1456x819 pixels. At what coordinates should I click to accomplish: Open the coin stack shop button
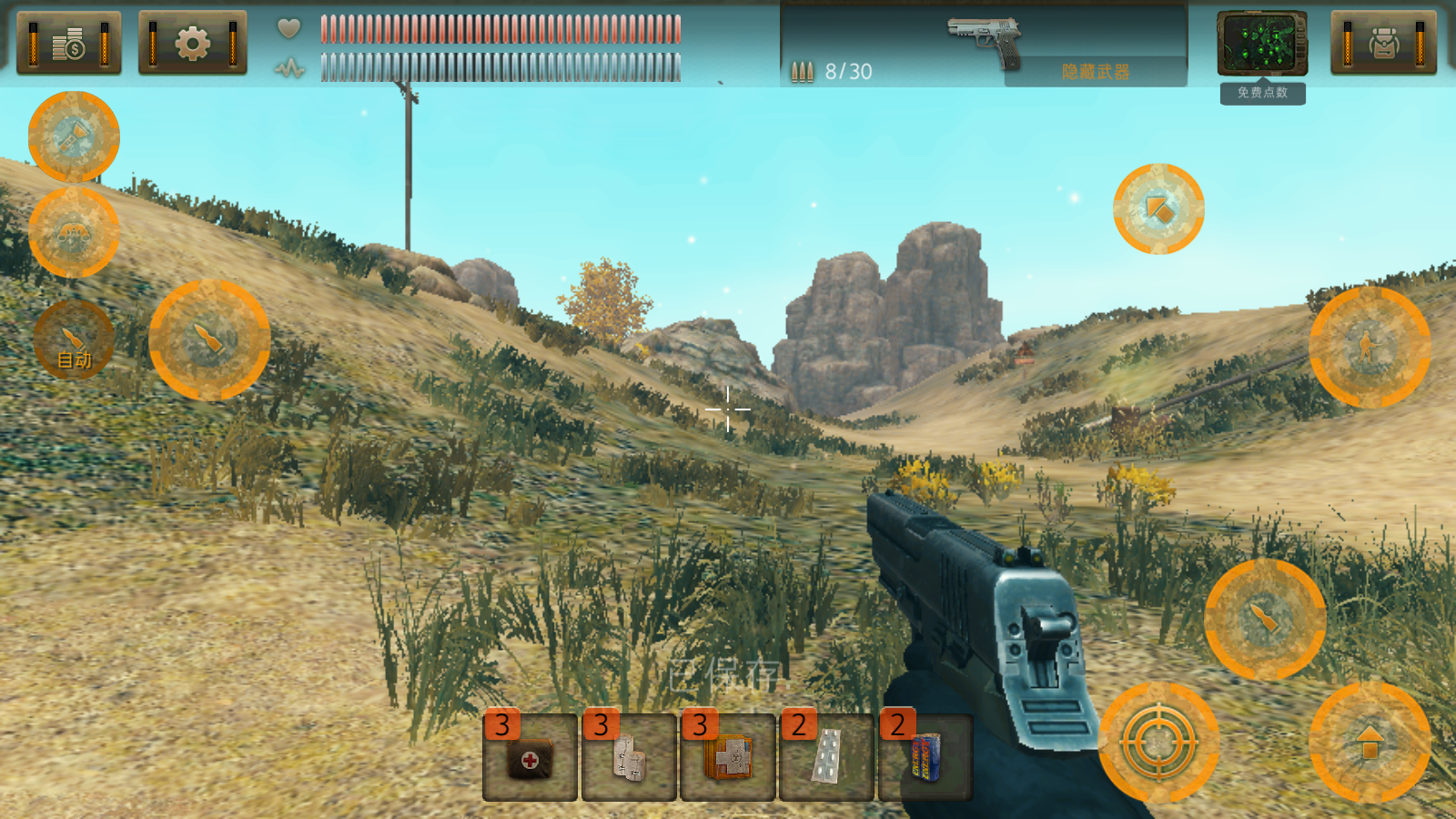[x=69, y=43]
